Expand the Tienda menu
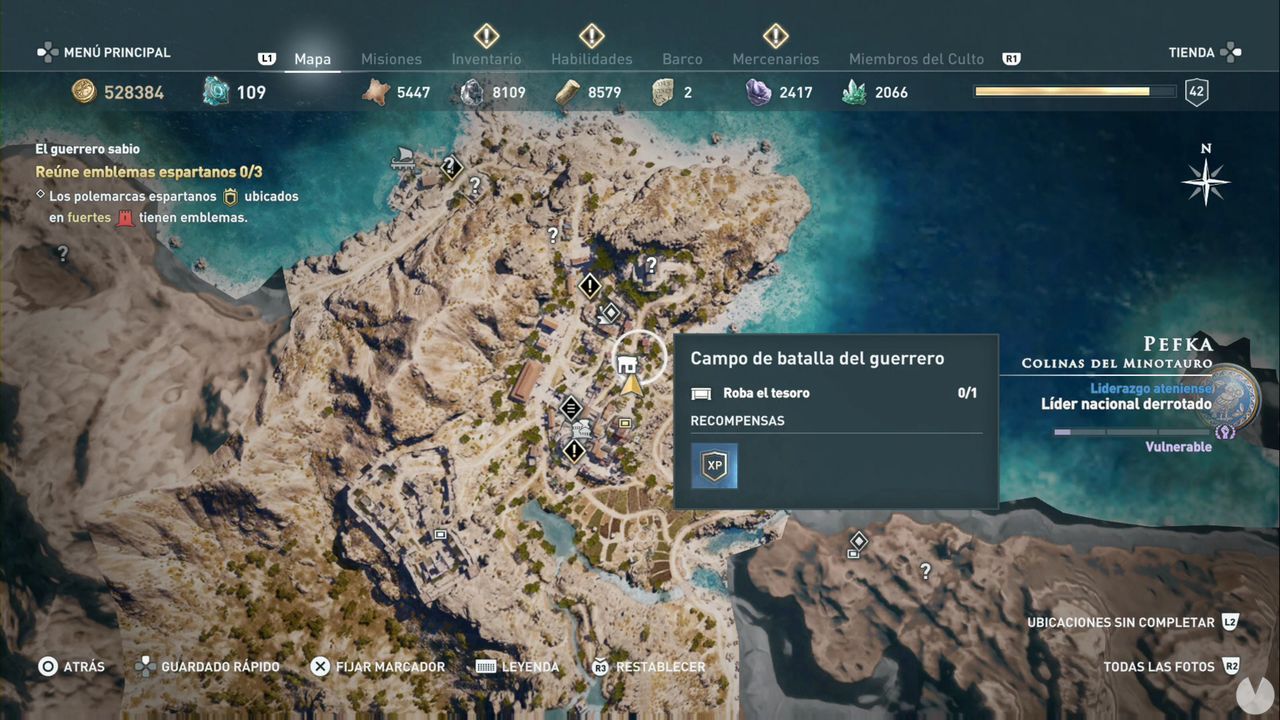Image resolution: width=1280 pixels, height=720 pixels. click(x=1193, y=52)
